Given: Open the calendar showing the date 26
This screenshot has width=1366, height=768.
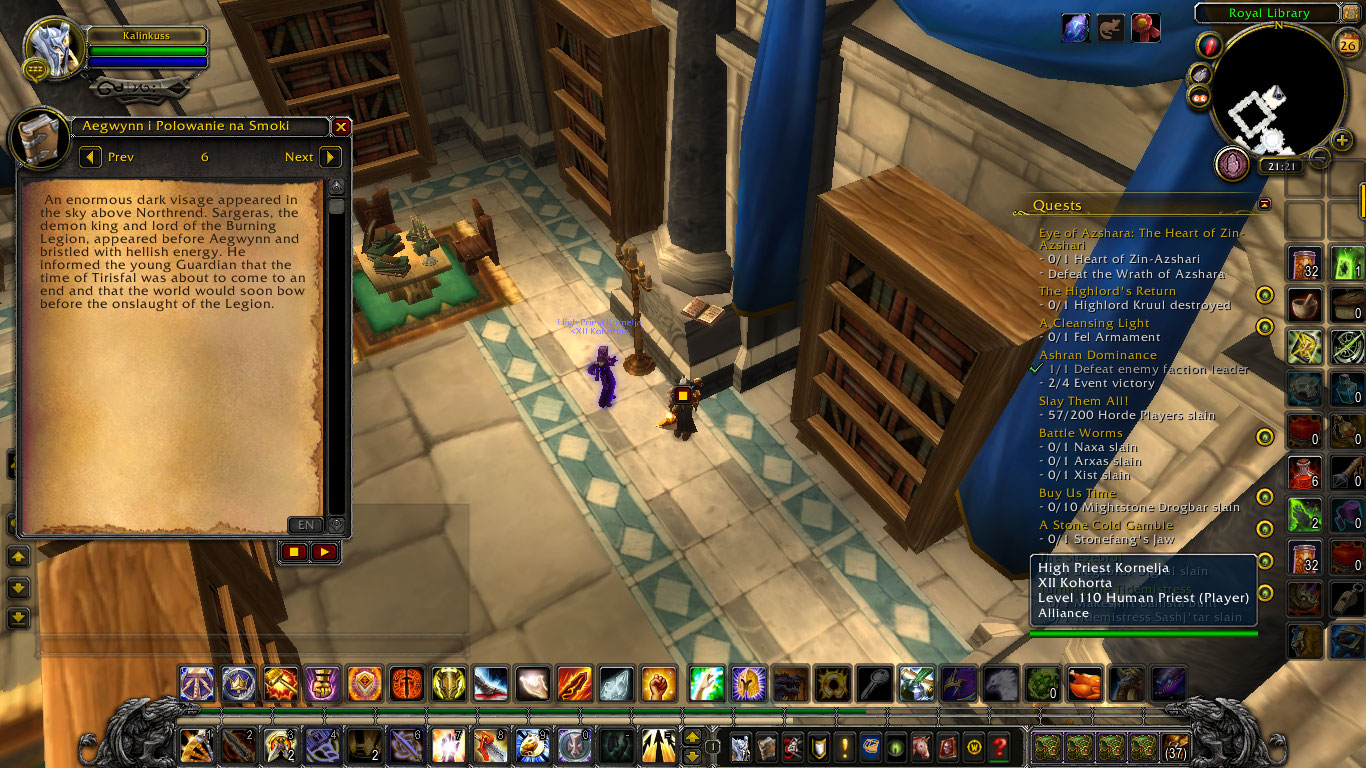Looking at the screenshot, I should pyautogui.click(x=1346, y=43).
